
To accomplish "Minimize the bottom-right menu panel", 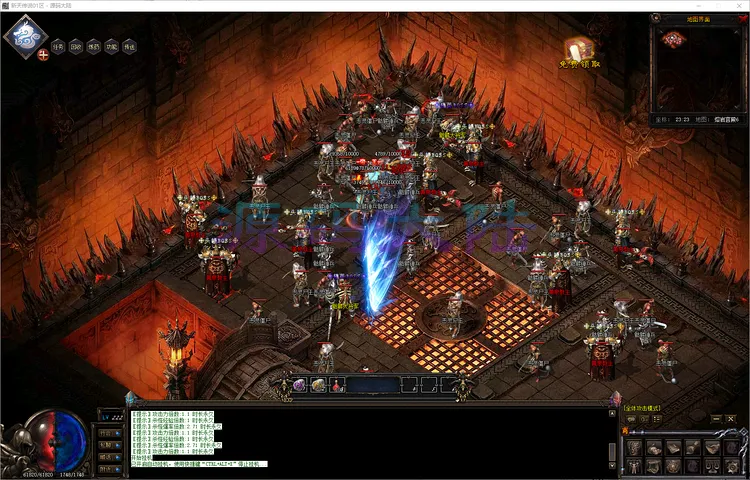I will [715, 417].
